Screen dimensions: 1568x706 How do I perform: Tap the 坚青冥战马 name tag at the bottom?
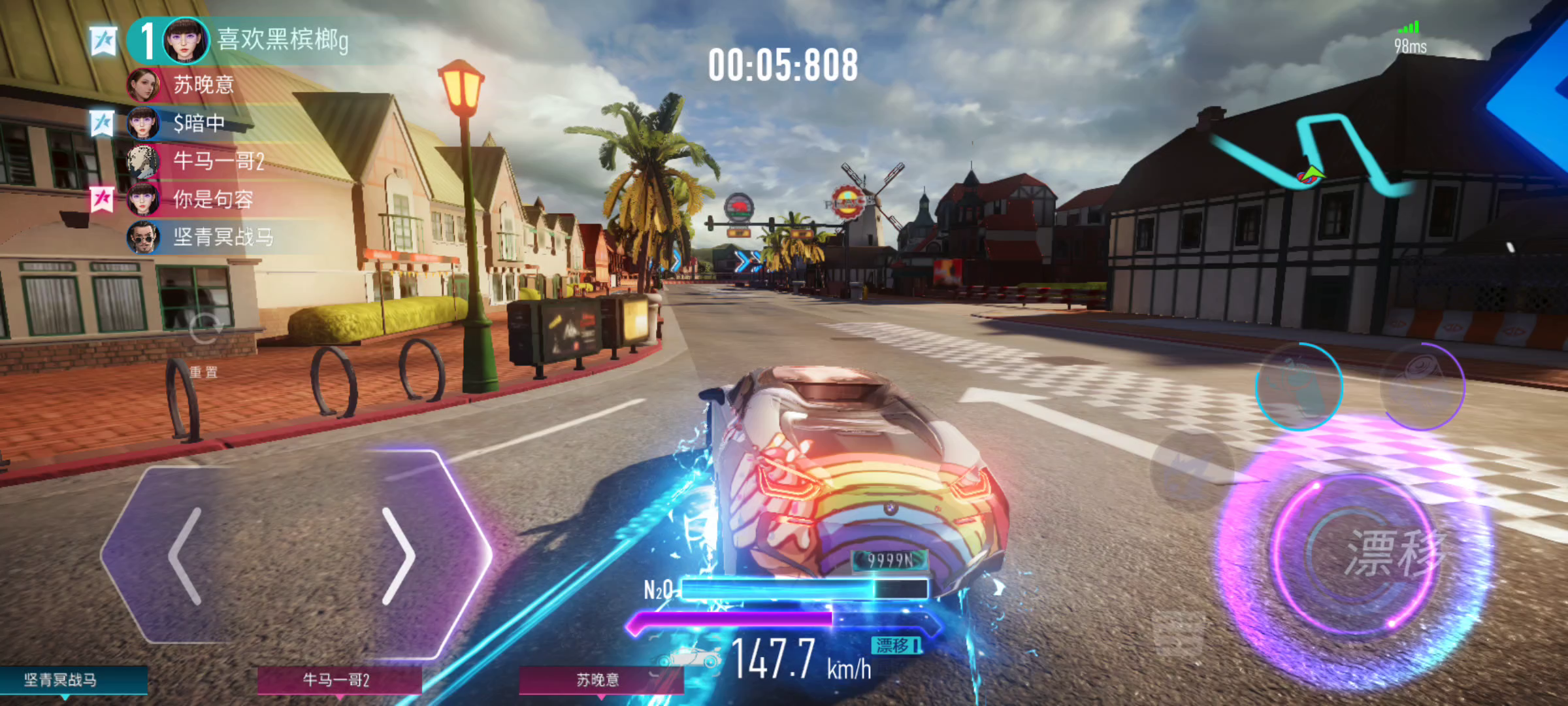tap(62, 680)
